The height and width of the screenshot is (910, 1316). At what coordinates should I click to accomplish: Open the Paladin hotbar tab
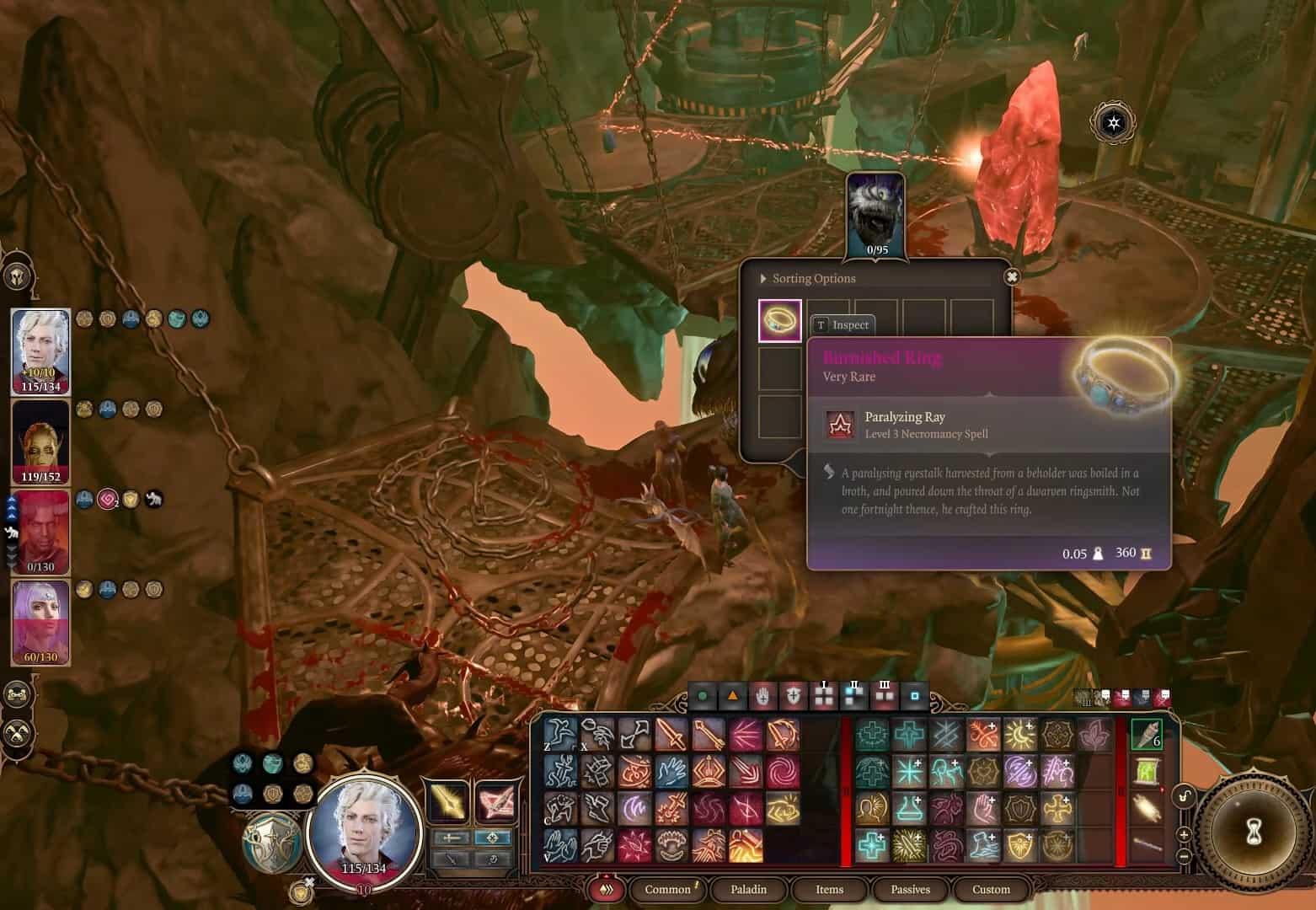coord(748,889)
